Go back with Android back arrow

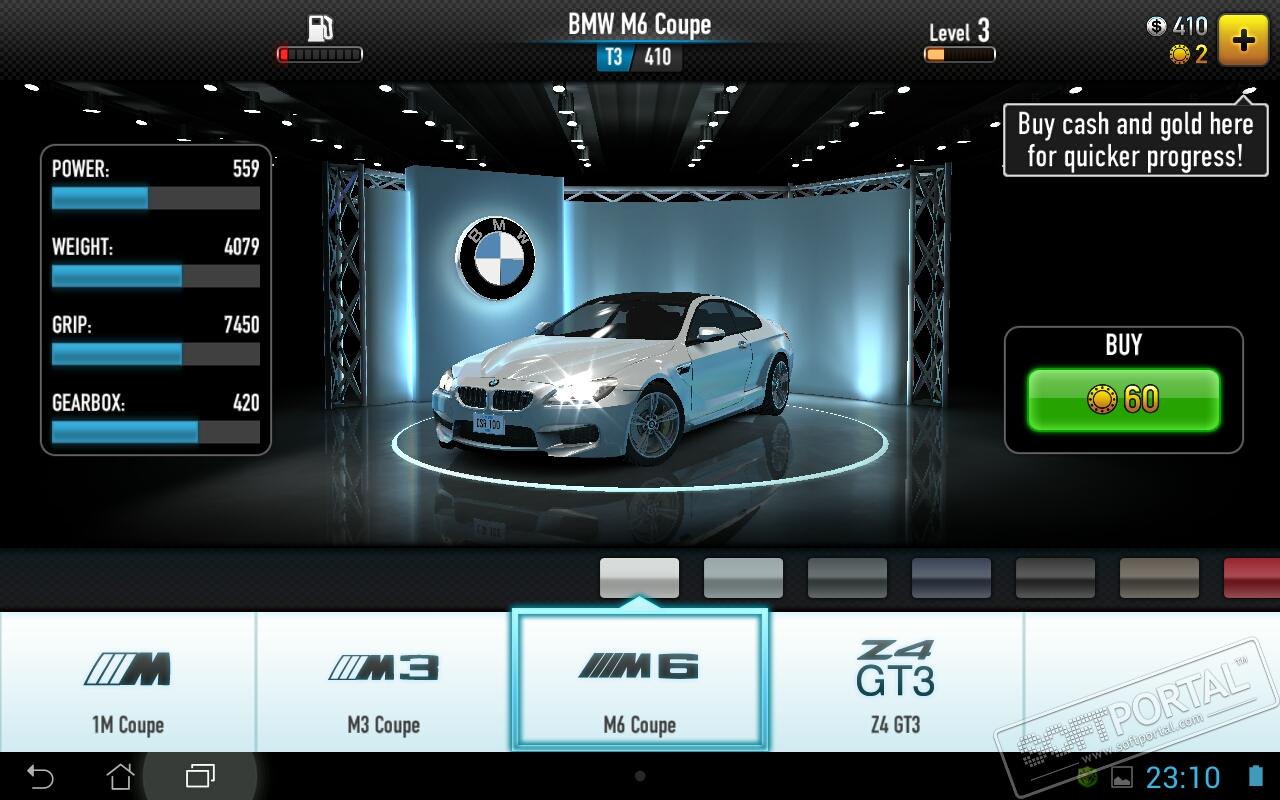[40, 775]
